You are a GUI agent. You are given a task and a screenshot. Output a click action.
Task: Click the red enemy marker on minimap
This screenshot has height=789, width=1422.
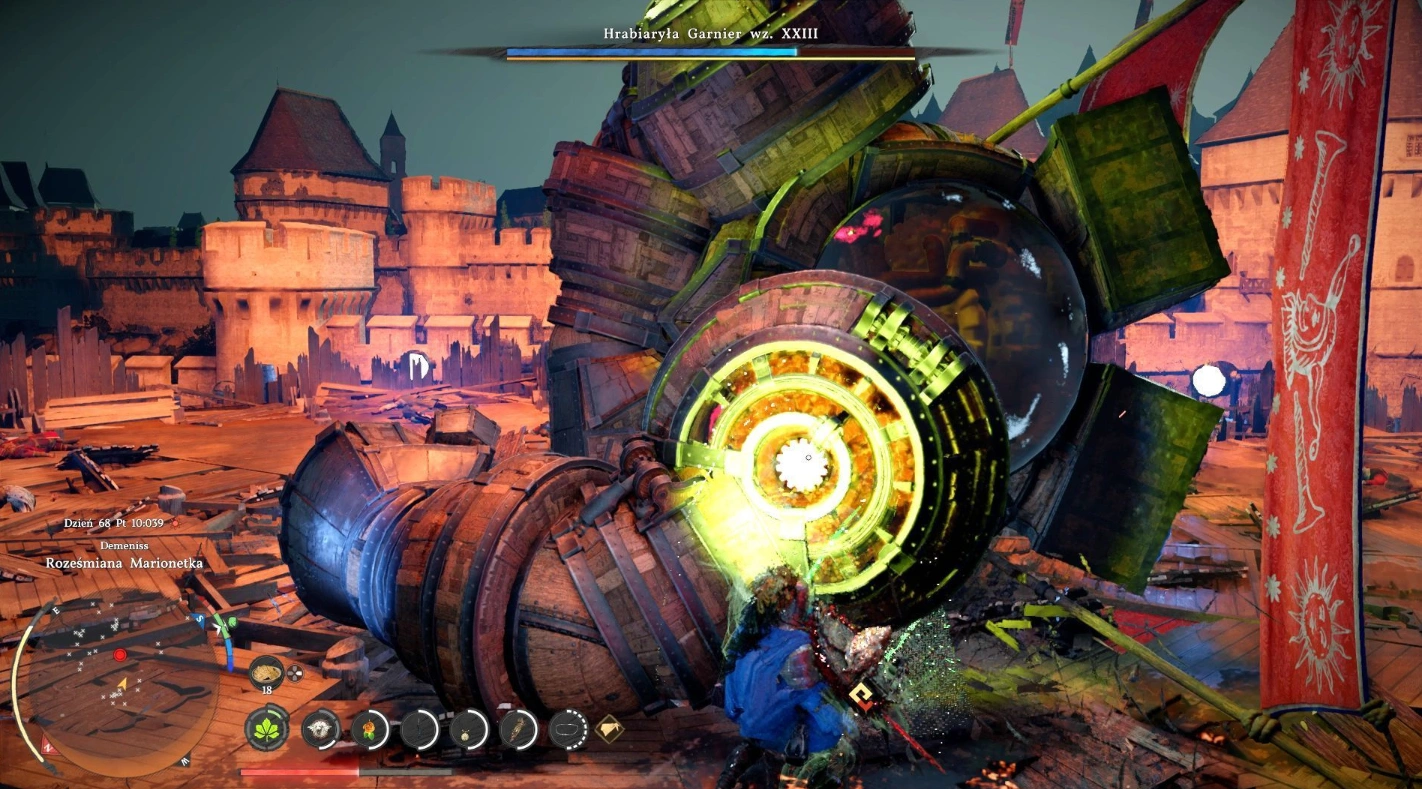(120, 655)
